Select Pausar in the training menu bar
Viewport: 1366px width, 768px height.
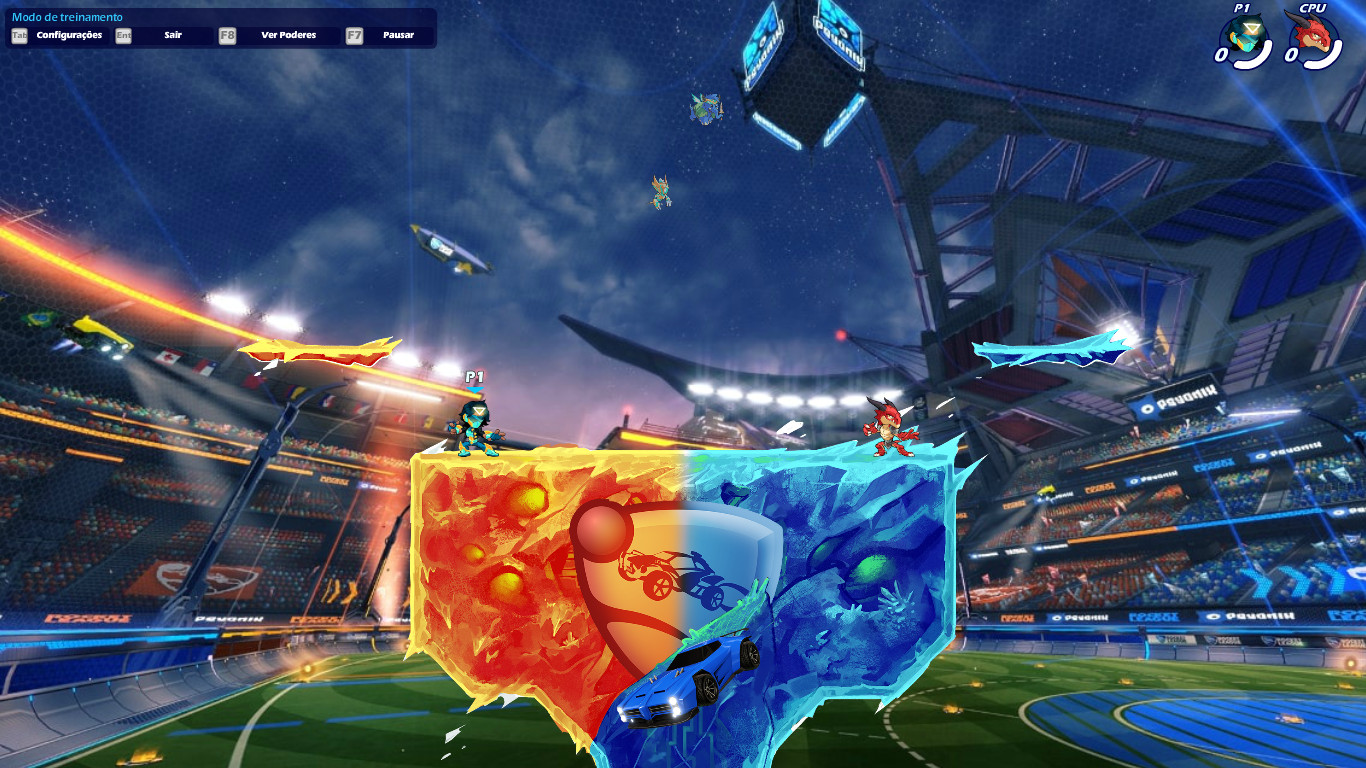[400, 34]
